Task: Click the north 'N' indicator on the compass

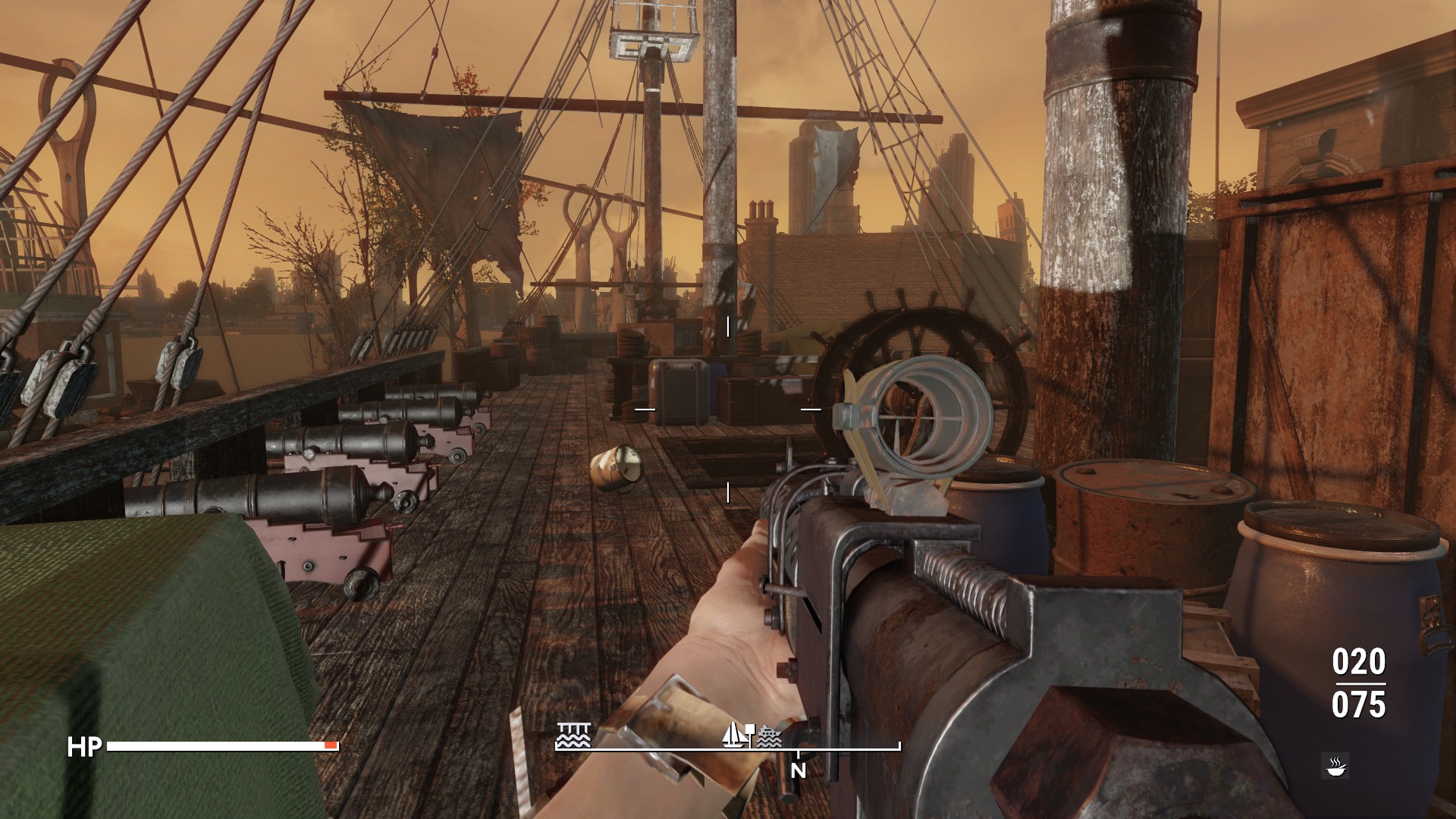Action: coord(799,770)
